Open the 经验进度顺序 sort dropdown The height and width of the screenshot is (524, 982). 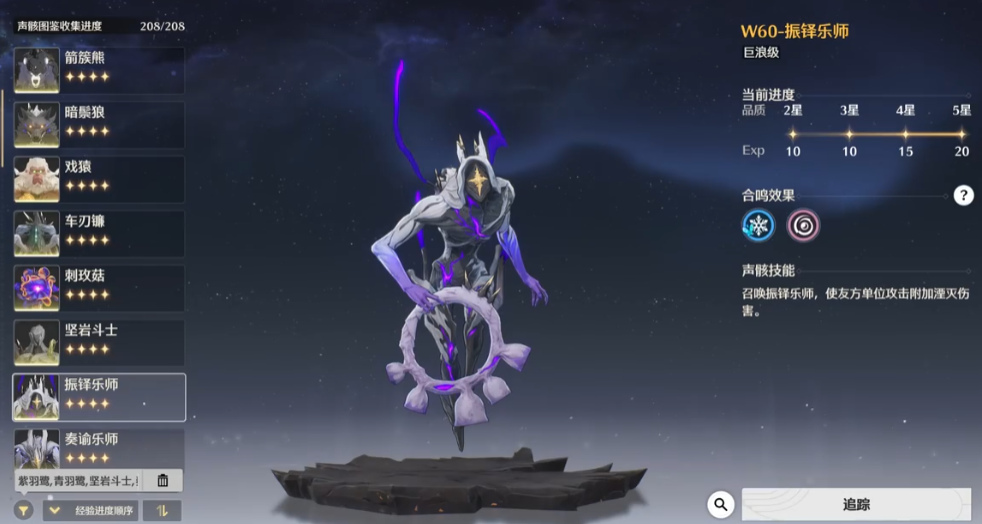pyautogui.click(x=89, y=511)
